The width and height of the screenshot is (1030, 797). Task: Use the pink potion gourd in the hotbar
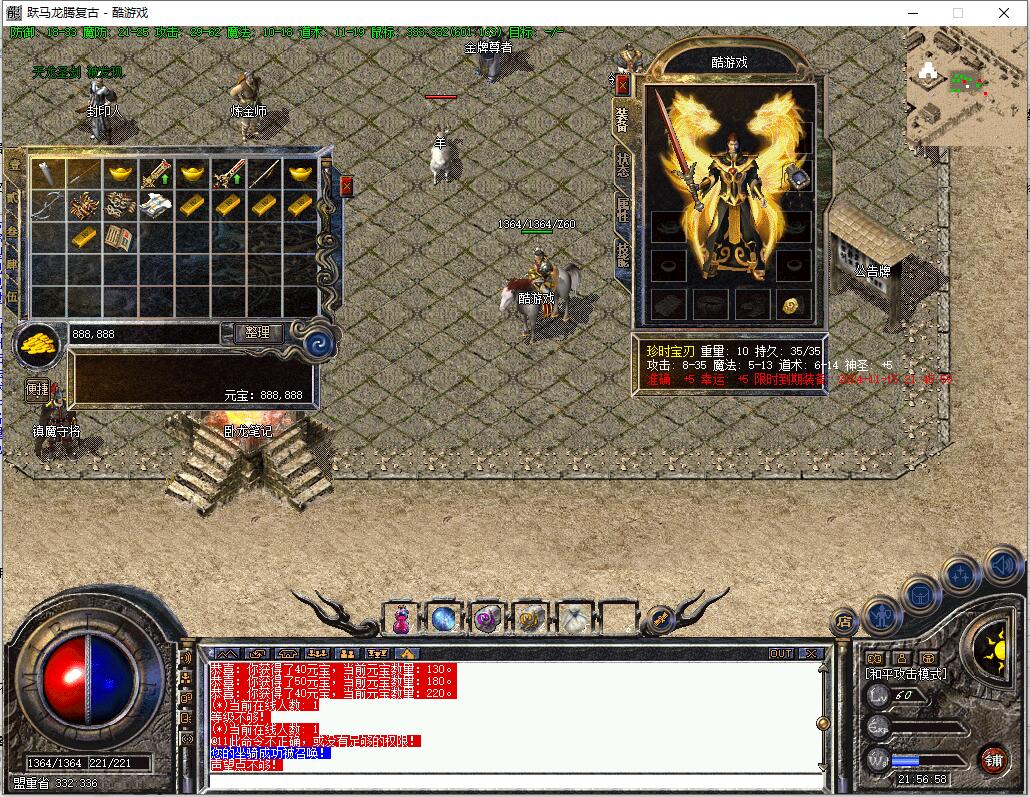click(401, 620)
